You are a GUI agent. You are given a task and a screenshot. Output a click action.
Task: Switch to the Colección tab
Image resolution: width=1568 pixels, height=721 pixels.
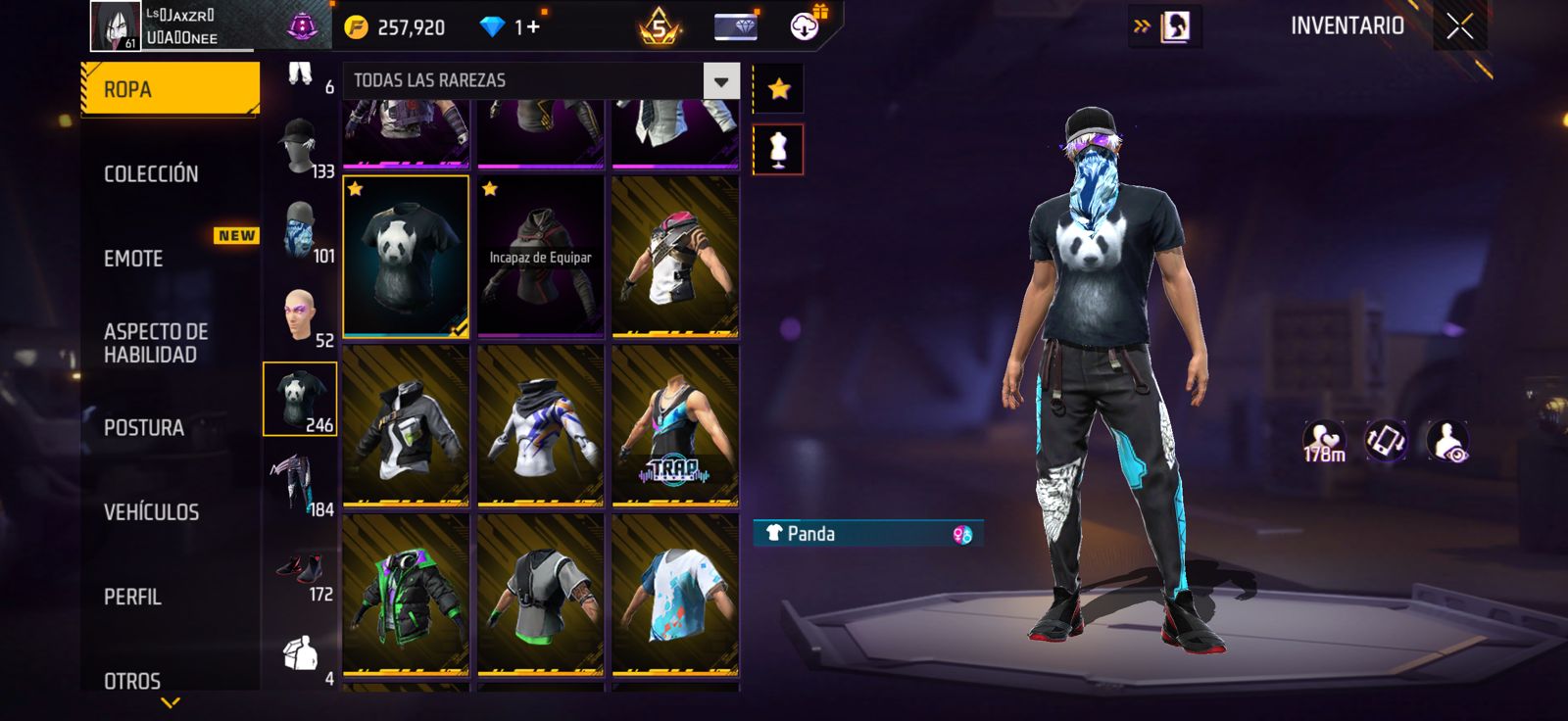152,174
